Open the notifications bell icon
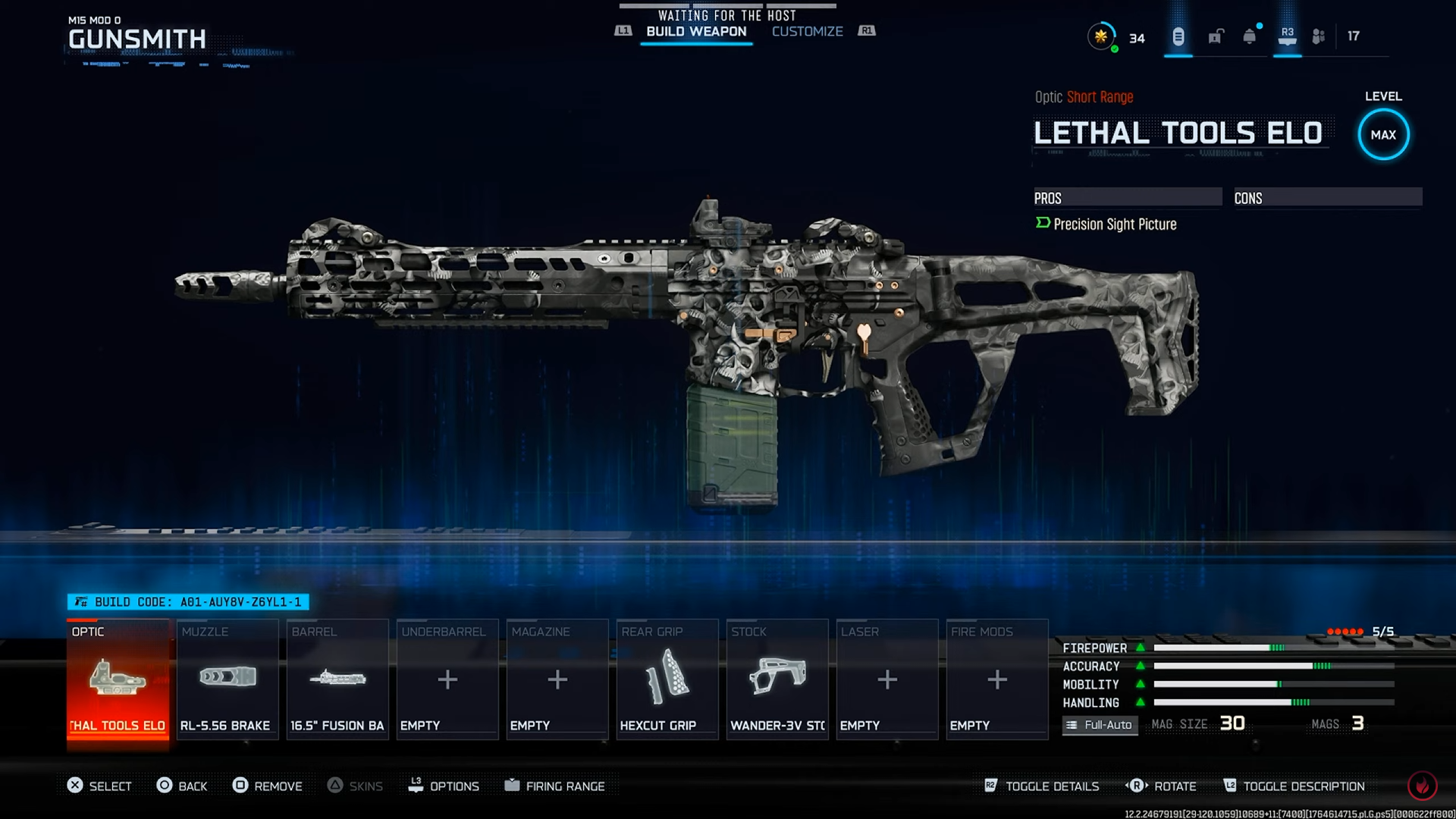 click(x=1249, y=36)
